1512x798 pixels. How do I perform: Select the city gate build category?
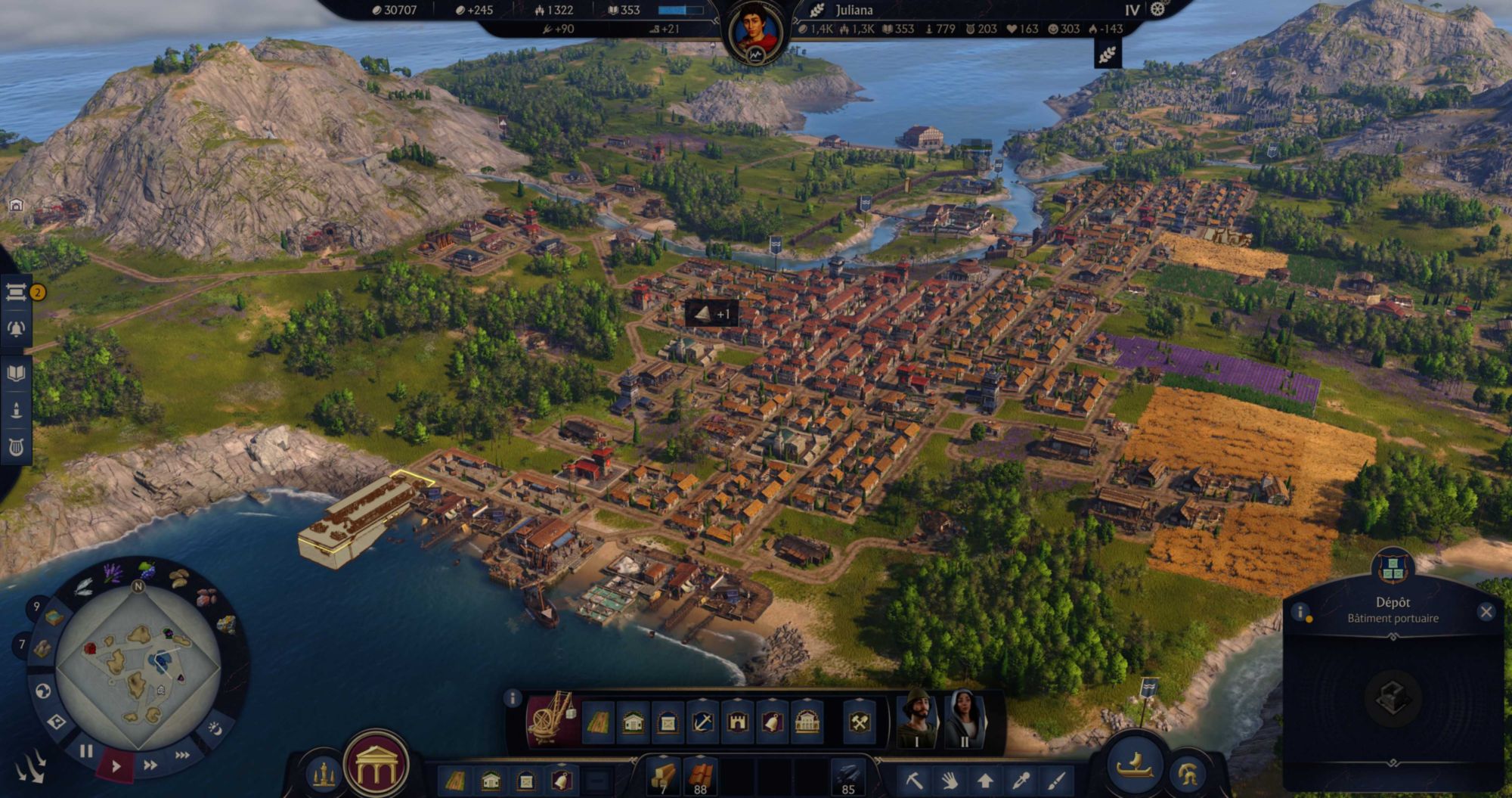(x=737, y=723)
